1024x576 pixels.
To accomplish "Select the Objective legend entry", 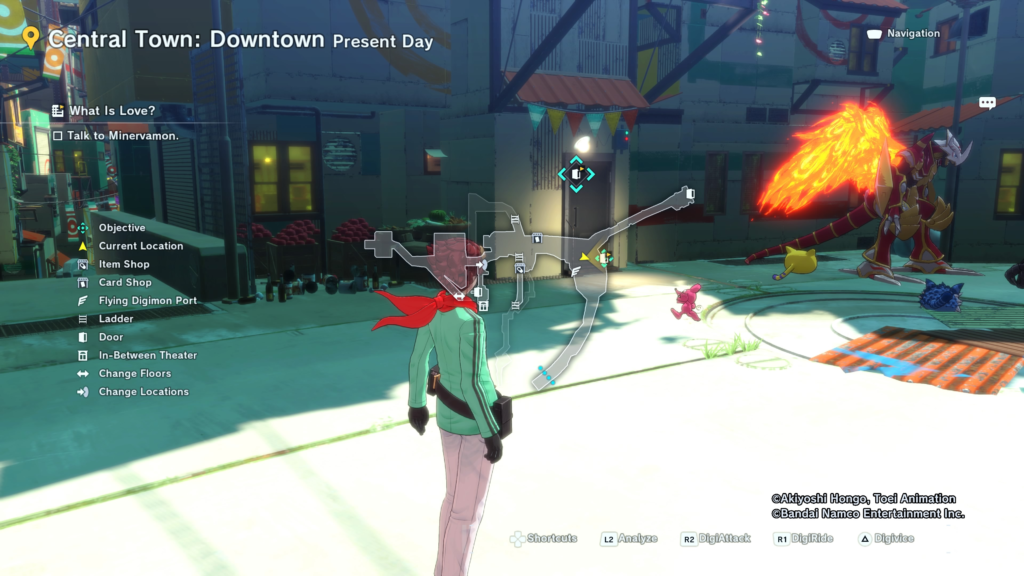I will [x=121, y=228].
